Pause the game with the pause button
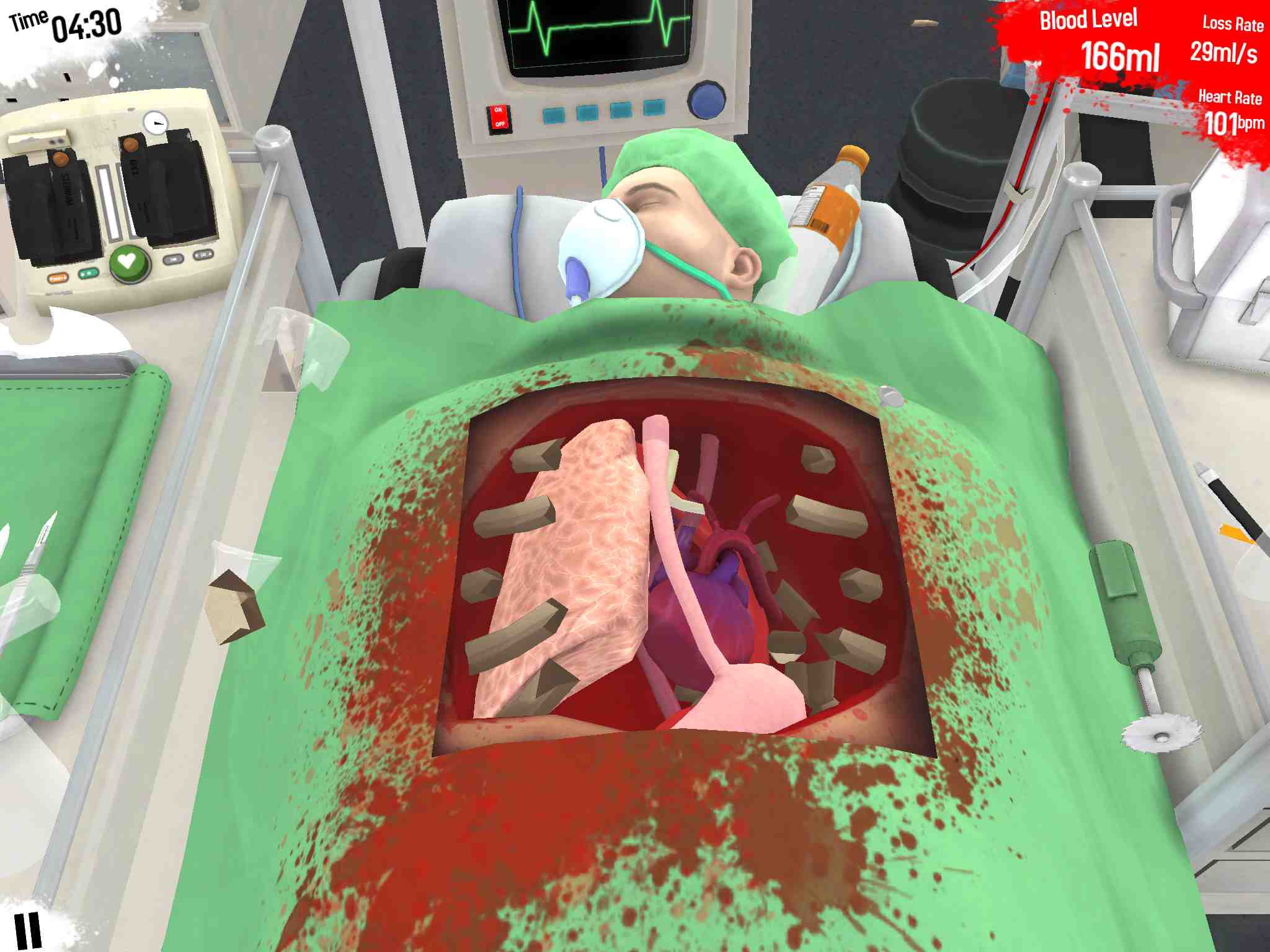The height and width of the screenshot is (952, 1270). coord(28,929)
